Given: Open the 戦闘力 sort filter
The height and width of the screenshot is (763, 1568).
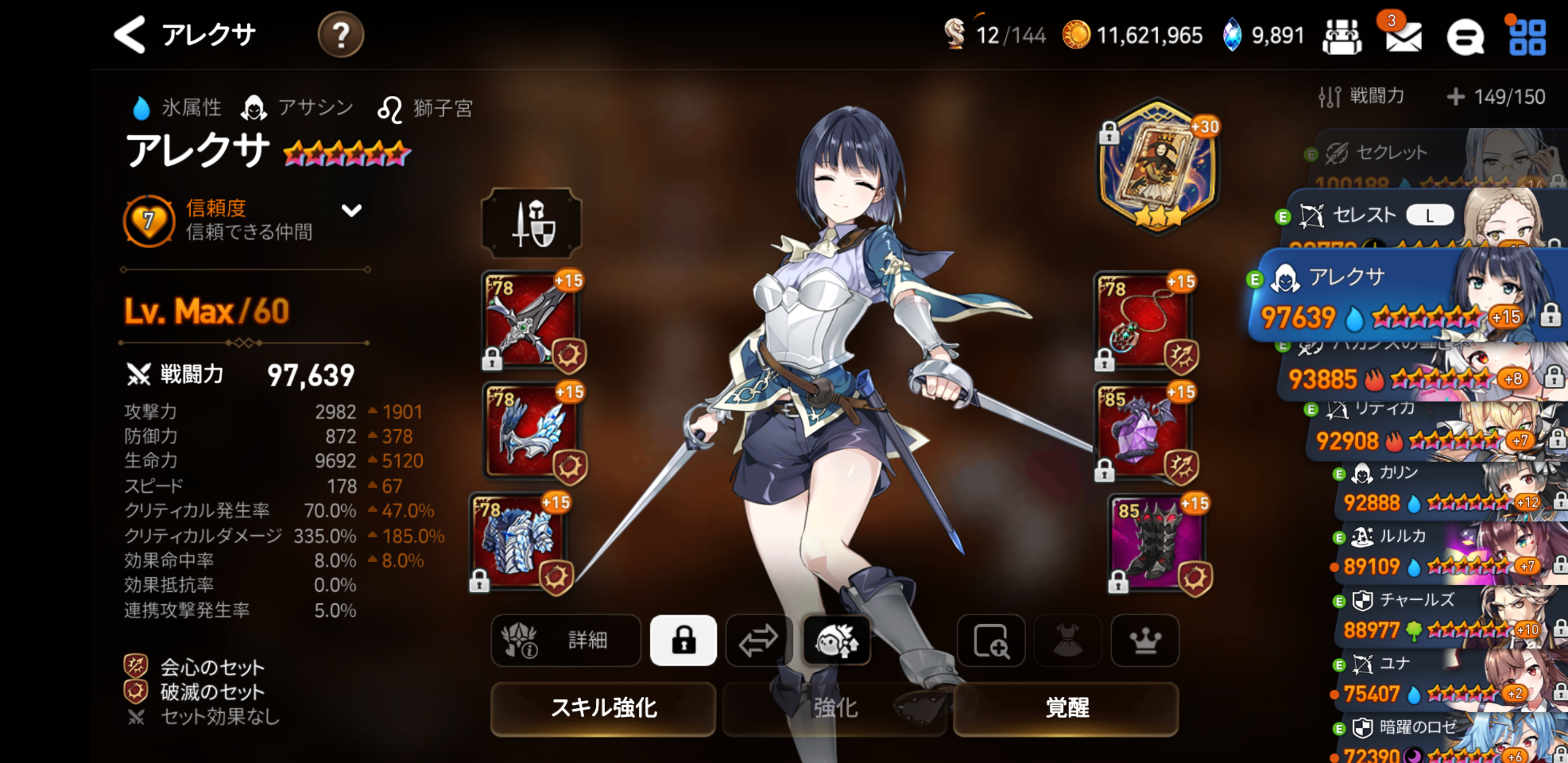Looking at the screenshot, I should click(x=1362, y=96).
